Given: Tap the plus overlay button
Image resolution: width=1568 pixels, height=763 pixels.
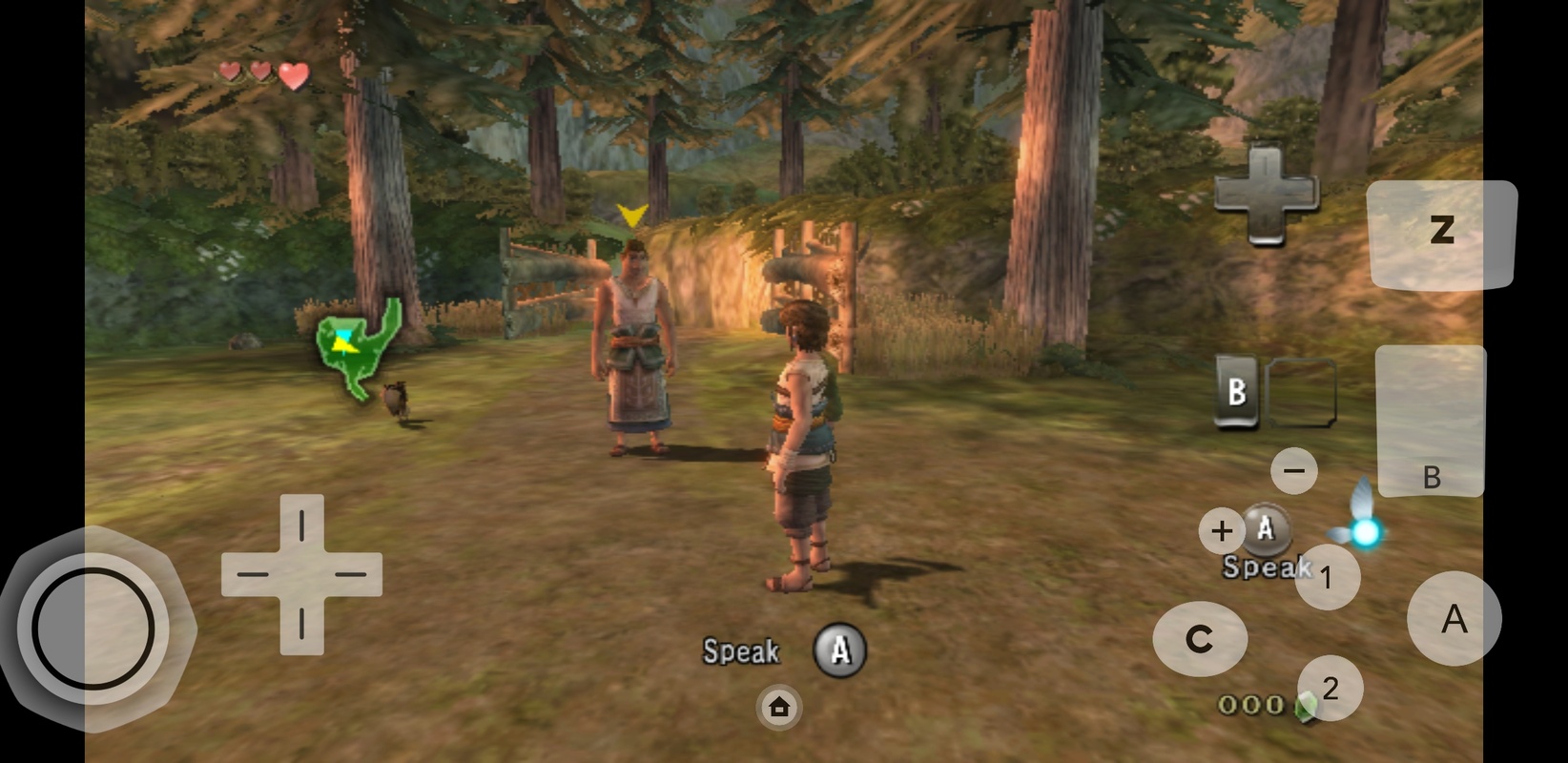Looking at the screenshot, I should 1222,531.
